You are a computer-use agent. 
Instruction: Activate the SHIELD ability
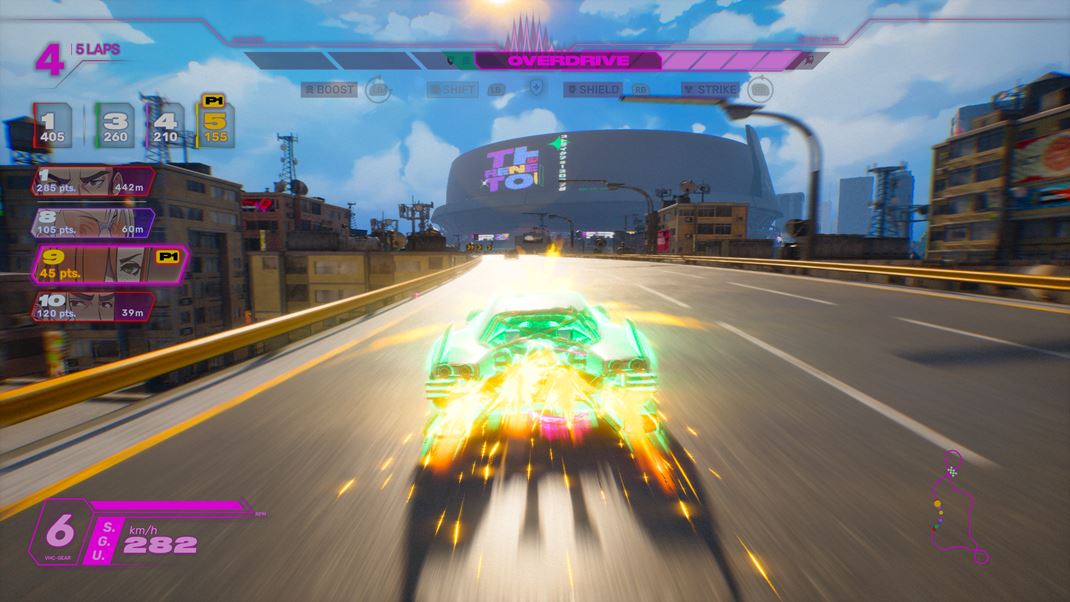pyautogui.click(x=595, y=90)
